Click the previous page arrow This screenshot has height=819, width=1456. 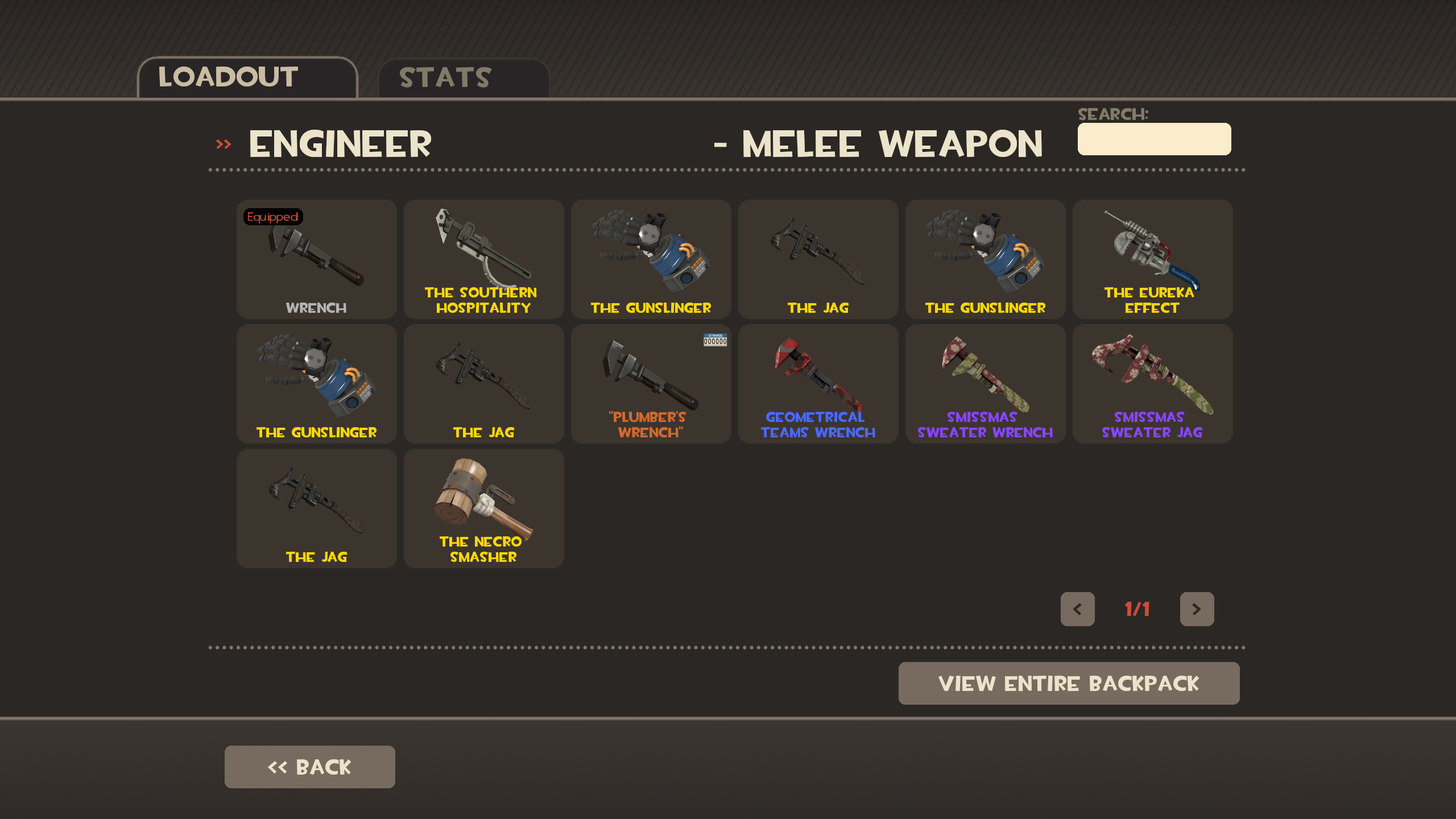1078,609
